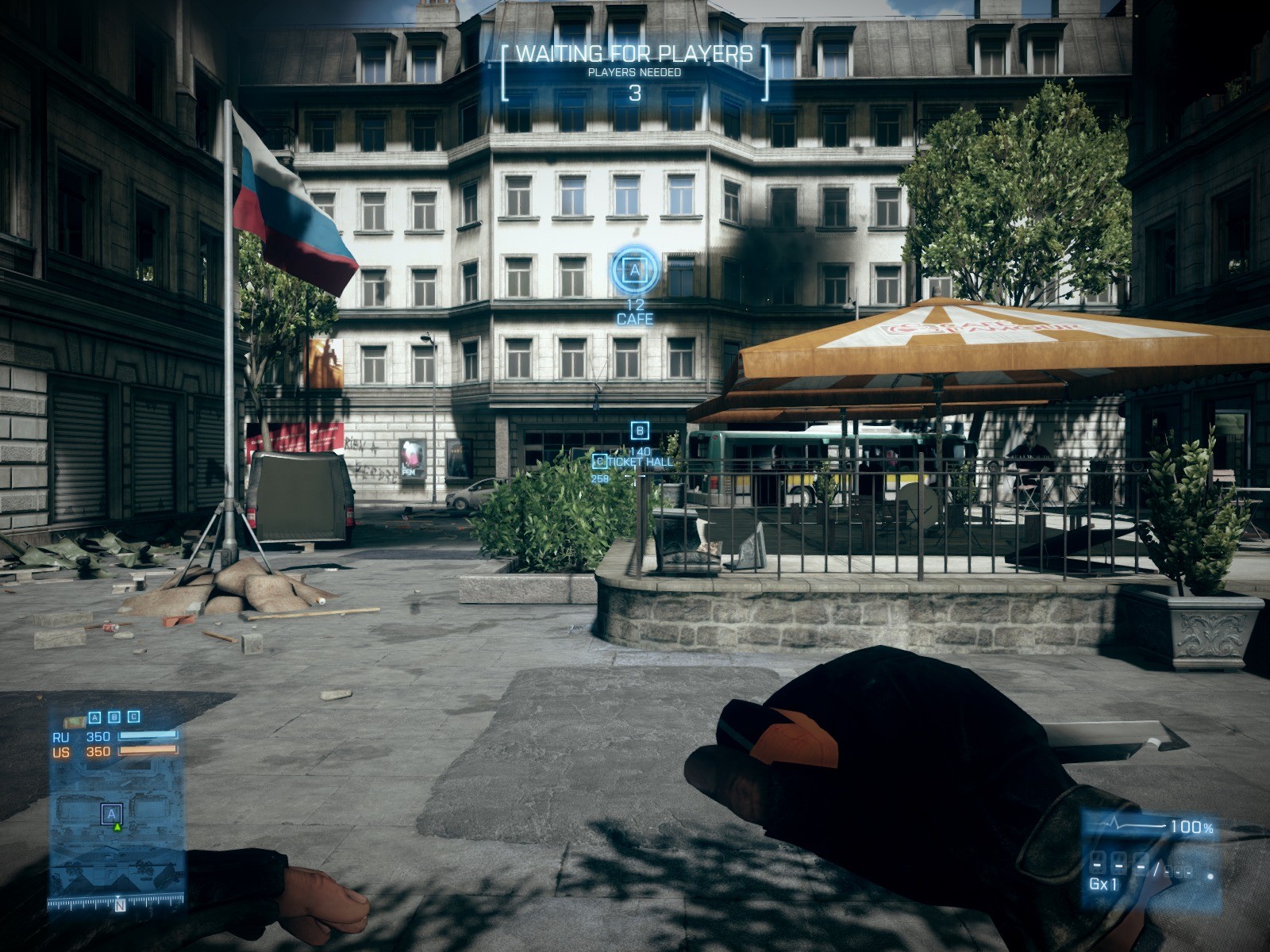This screenshot has width=1270, height=952.
Task: Select the Gx1 grenade indicator icon
Action: click(1104, 883)
